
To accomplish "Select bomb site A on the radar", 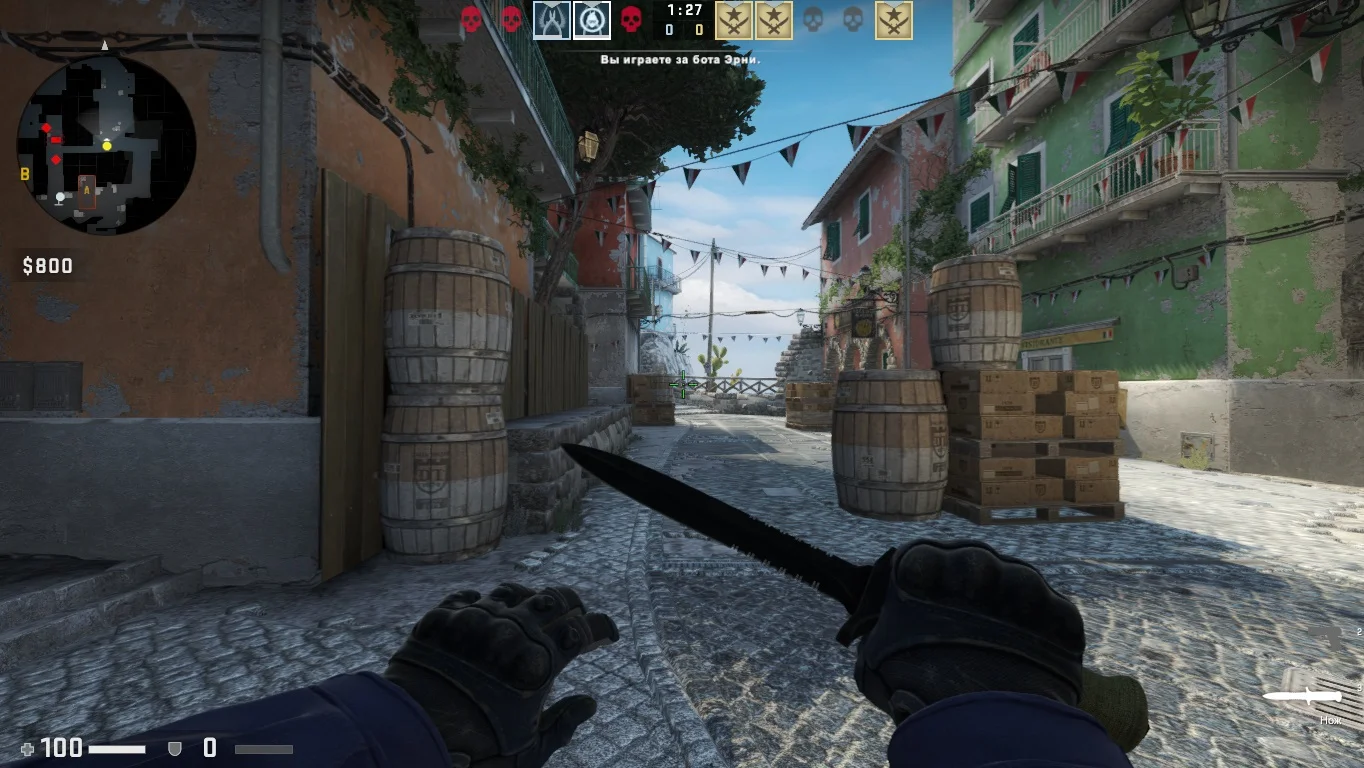I will click(x=87, y=190).
